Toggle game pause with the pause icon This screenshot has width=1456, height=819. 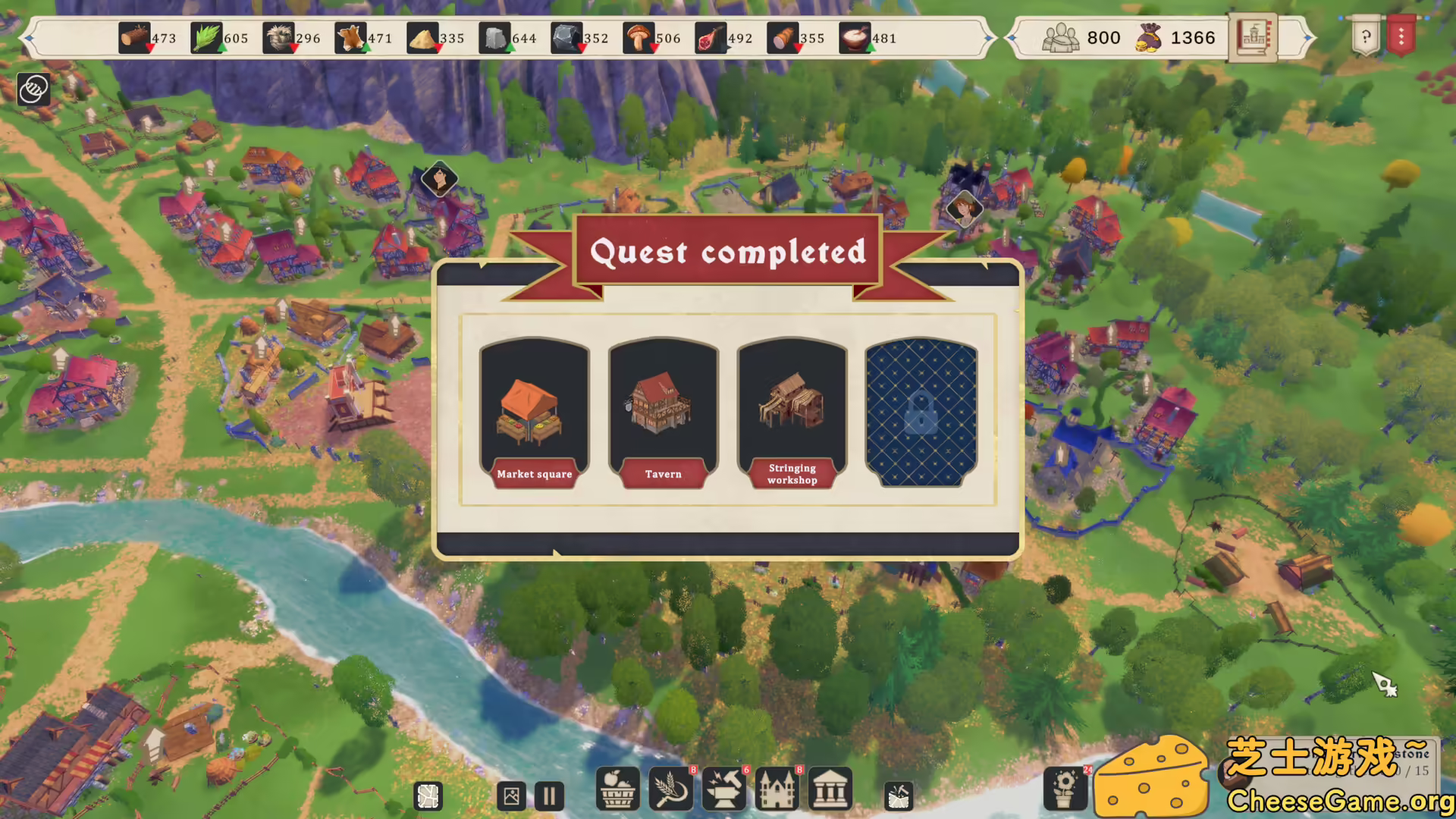tap(549, 795)
